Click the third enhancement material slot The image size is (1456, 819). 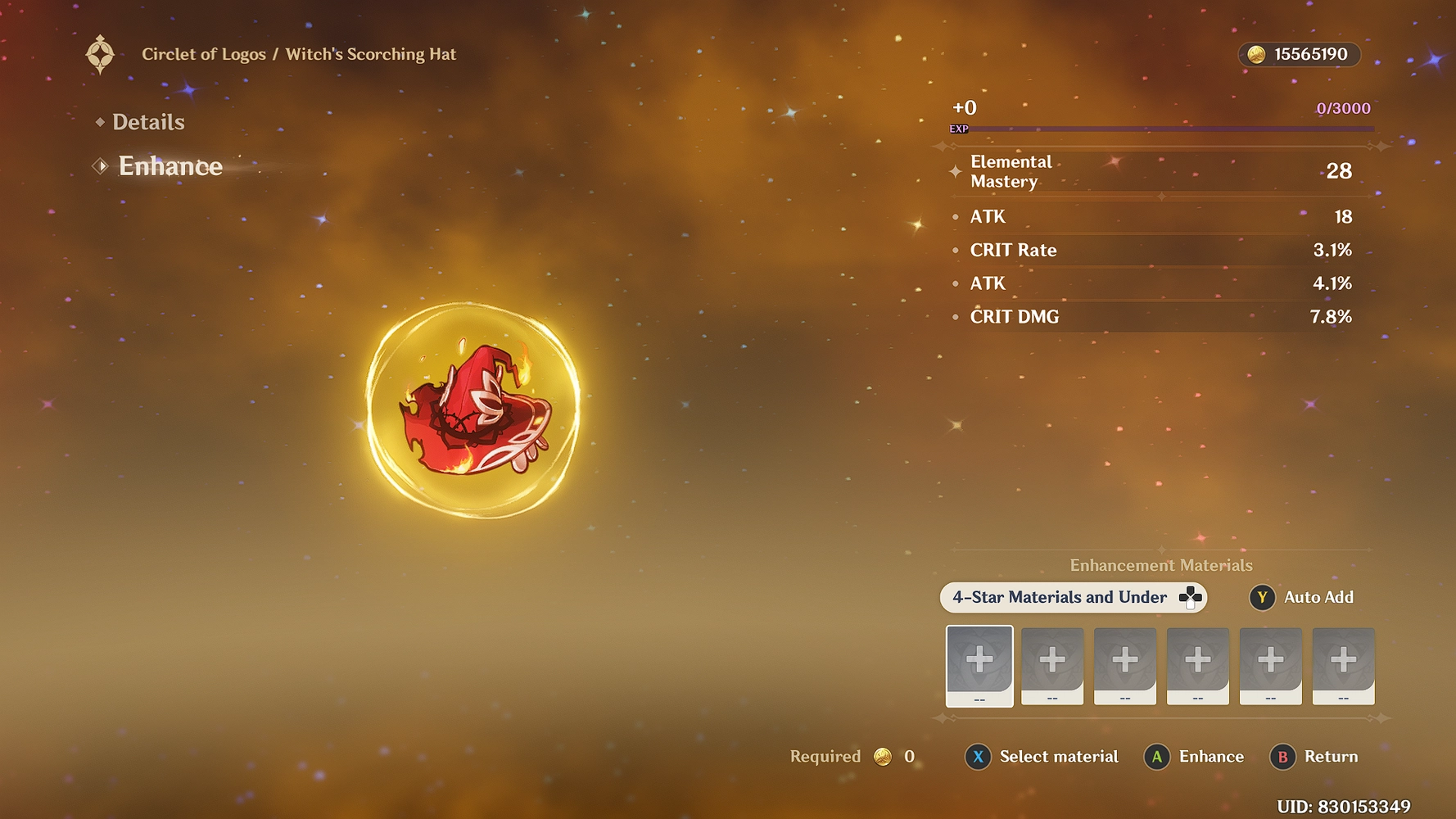click(x=1125, y=665)
